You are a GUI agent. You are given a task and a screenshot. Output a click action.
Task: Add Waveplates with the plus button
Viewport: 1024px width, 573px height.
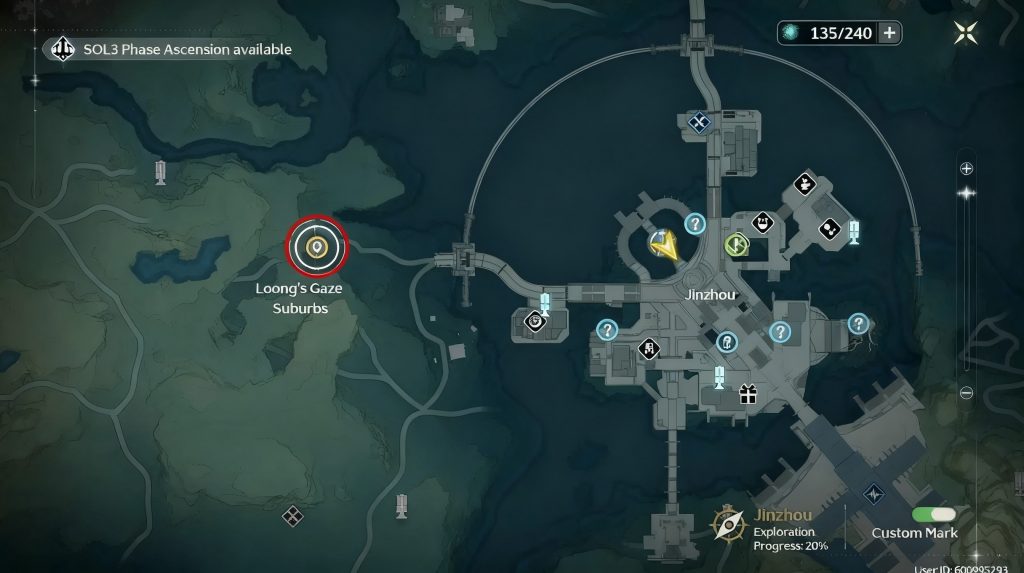pyautogui.click(x=888, y=33)
